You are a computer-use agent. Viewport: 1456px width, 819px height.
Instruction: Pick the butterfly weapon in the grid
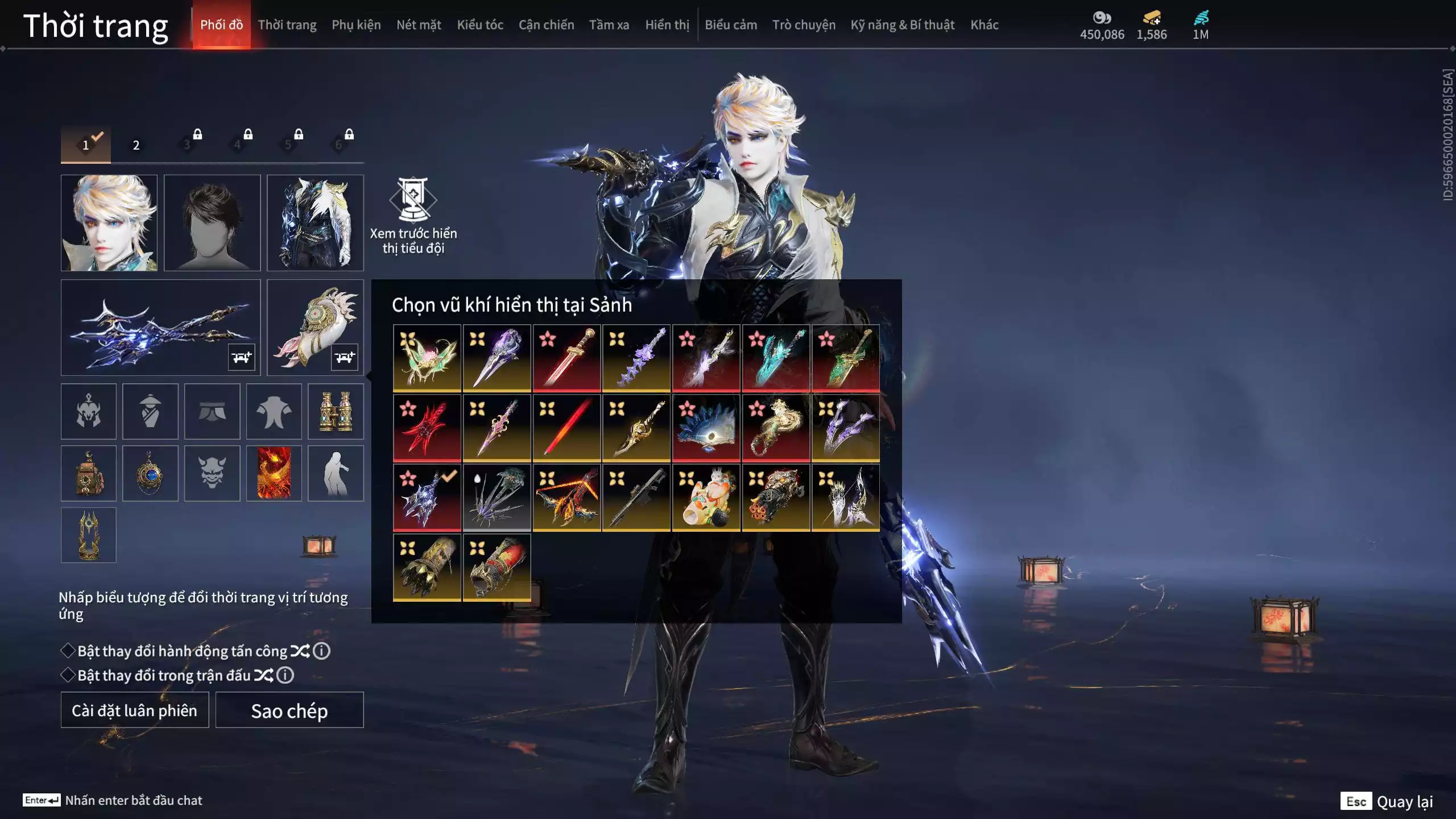click(x=427, y=358)
